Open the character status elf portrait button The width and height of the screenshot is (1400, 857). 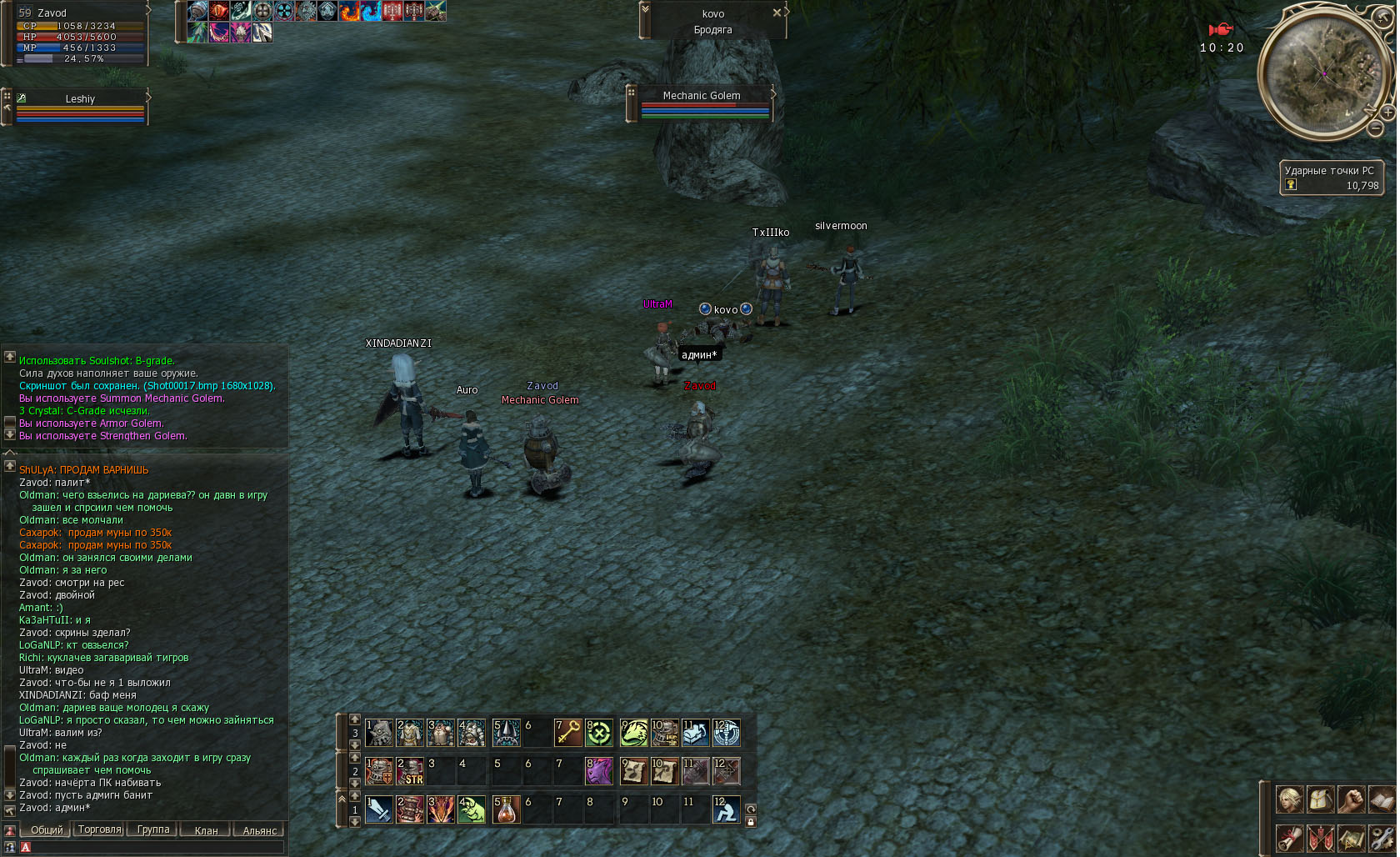(1290, 799)
